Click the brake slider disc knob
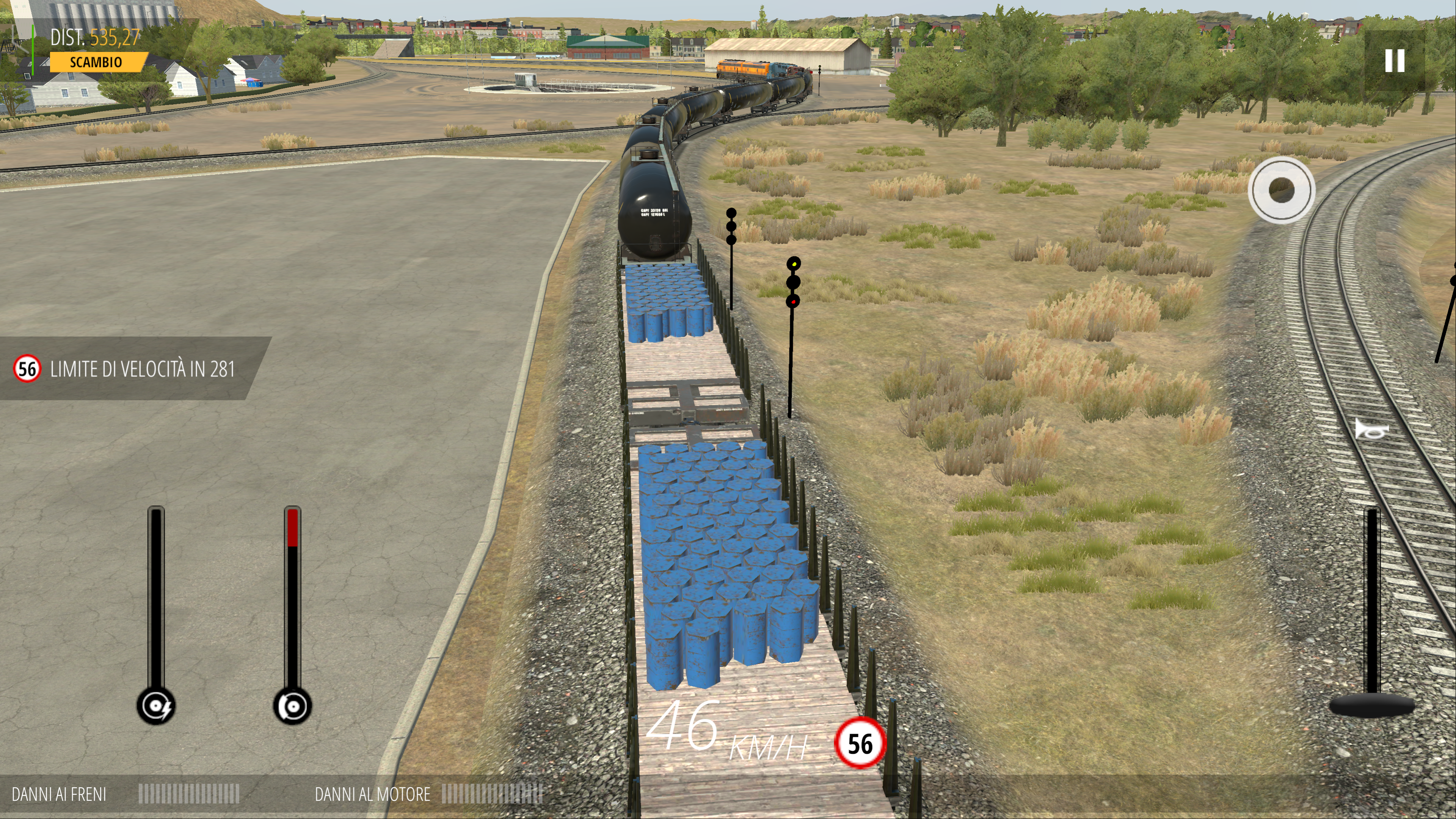Screen dimensions: 1456x819 coord(292,706)
